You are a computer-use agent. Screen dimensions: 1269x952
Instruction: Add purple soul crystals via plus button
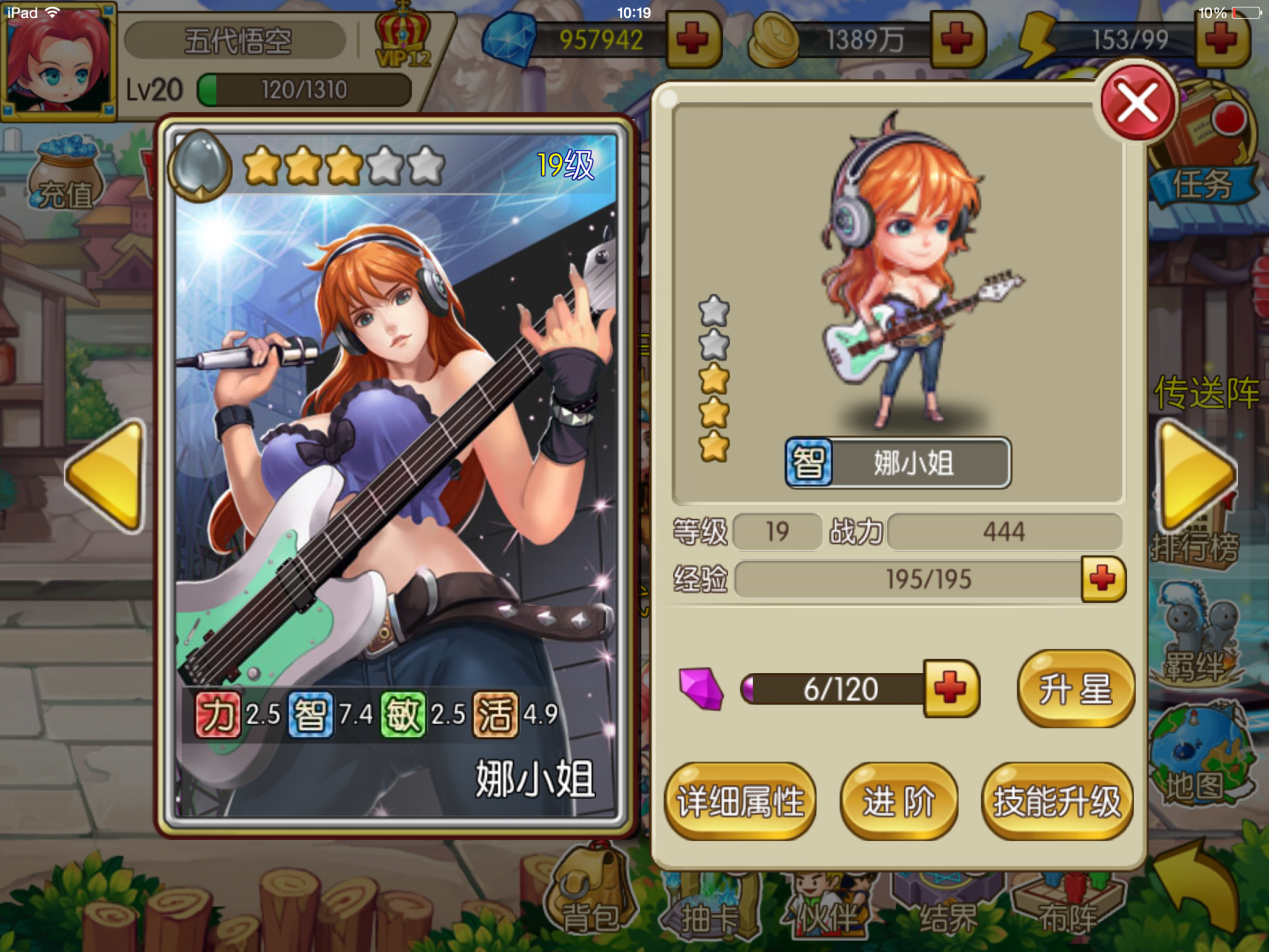951,689
